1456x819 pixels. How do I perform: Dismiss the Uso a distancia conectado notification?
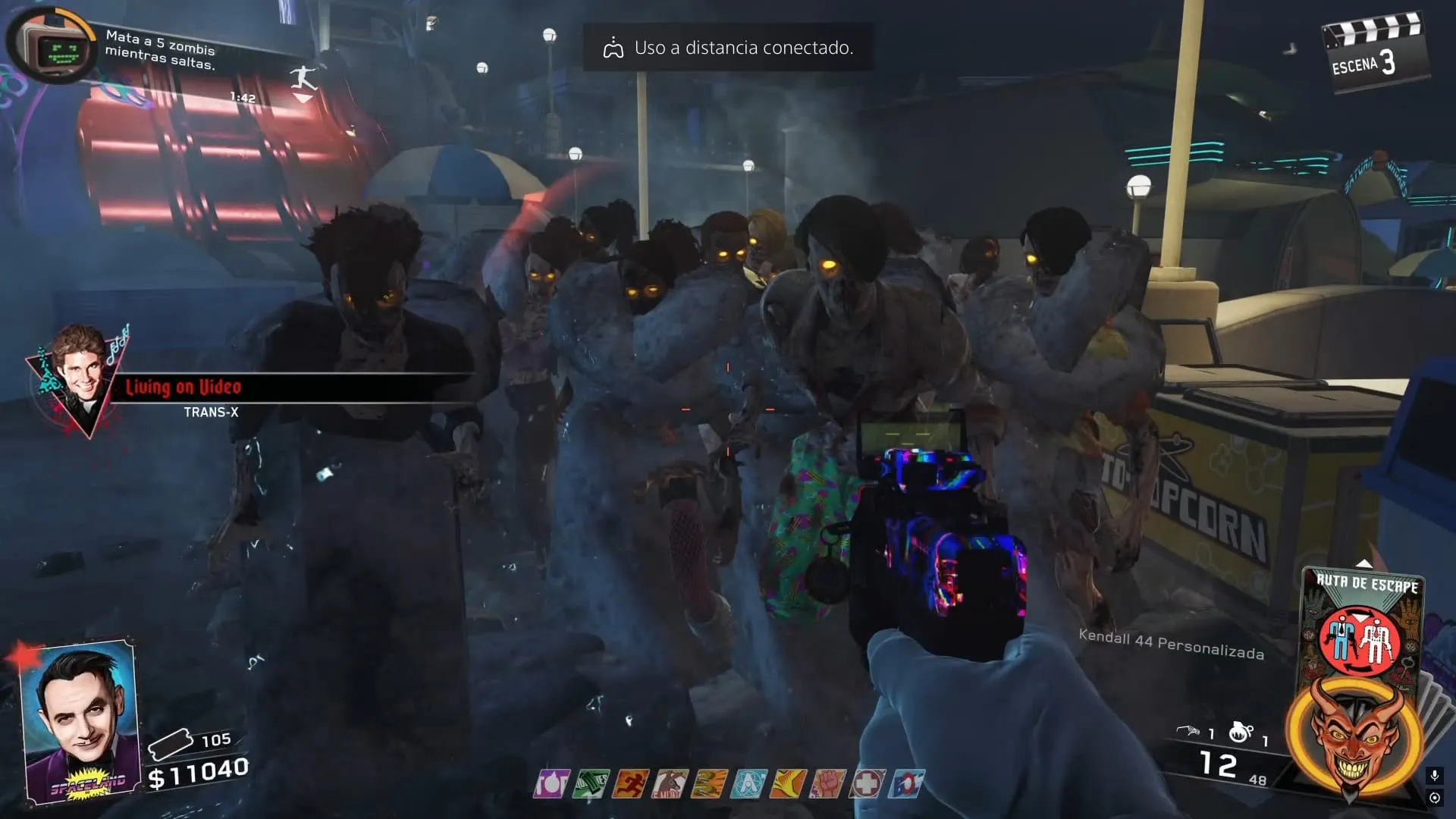pos(728,48)
